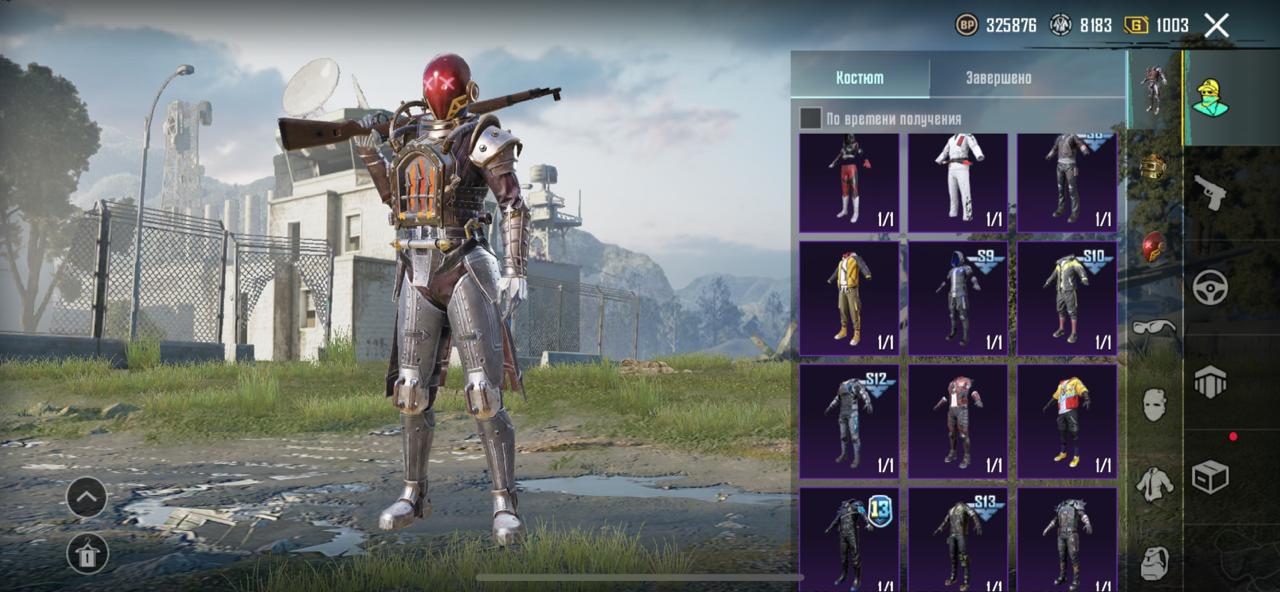
Task: Open the pistol weapon skins category
Action: click(1210, 192)
